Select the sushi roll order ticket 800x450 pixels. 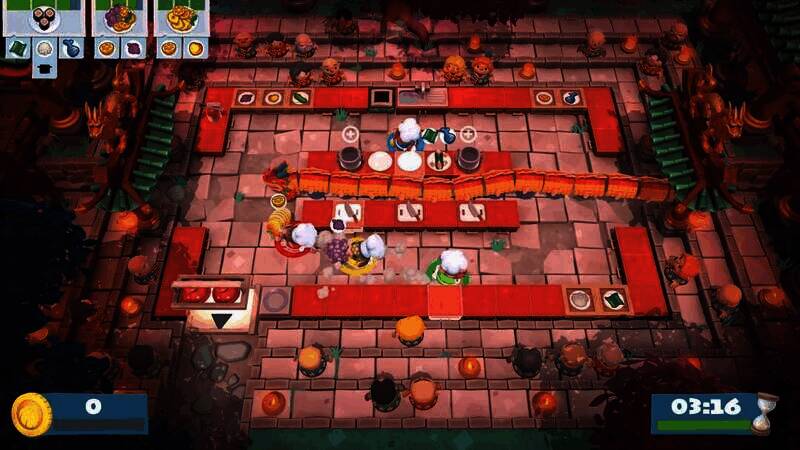click(44, 18)
